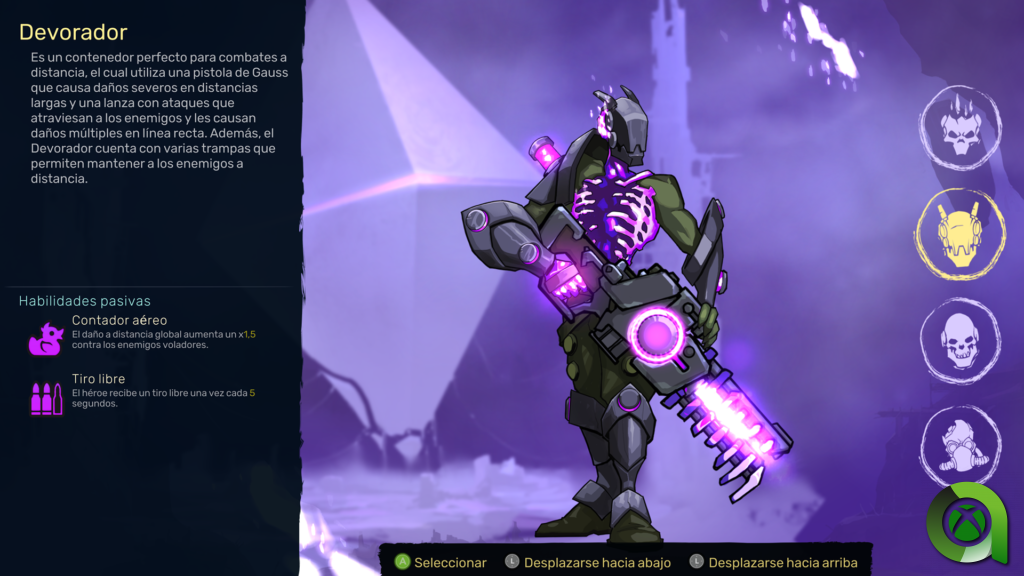Screen dimensions: 1024x576
Task: Pick the bald skull hero portrait
Action: (x=960, y=341)
